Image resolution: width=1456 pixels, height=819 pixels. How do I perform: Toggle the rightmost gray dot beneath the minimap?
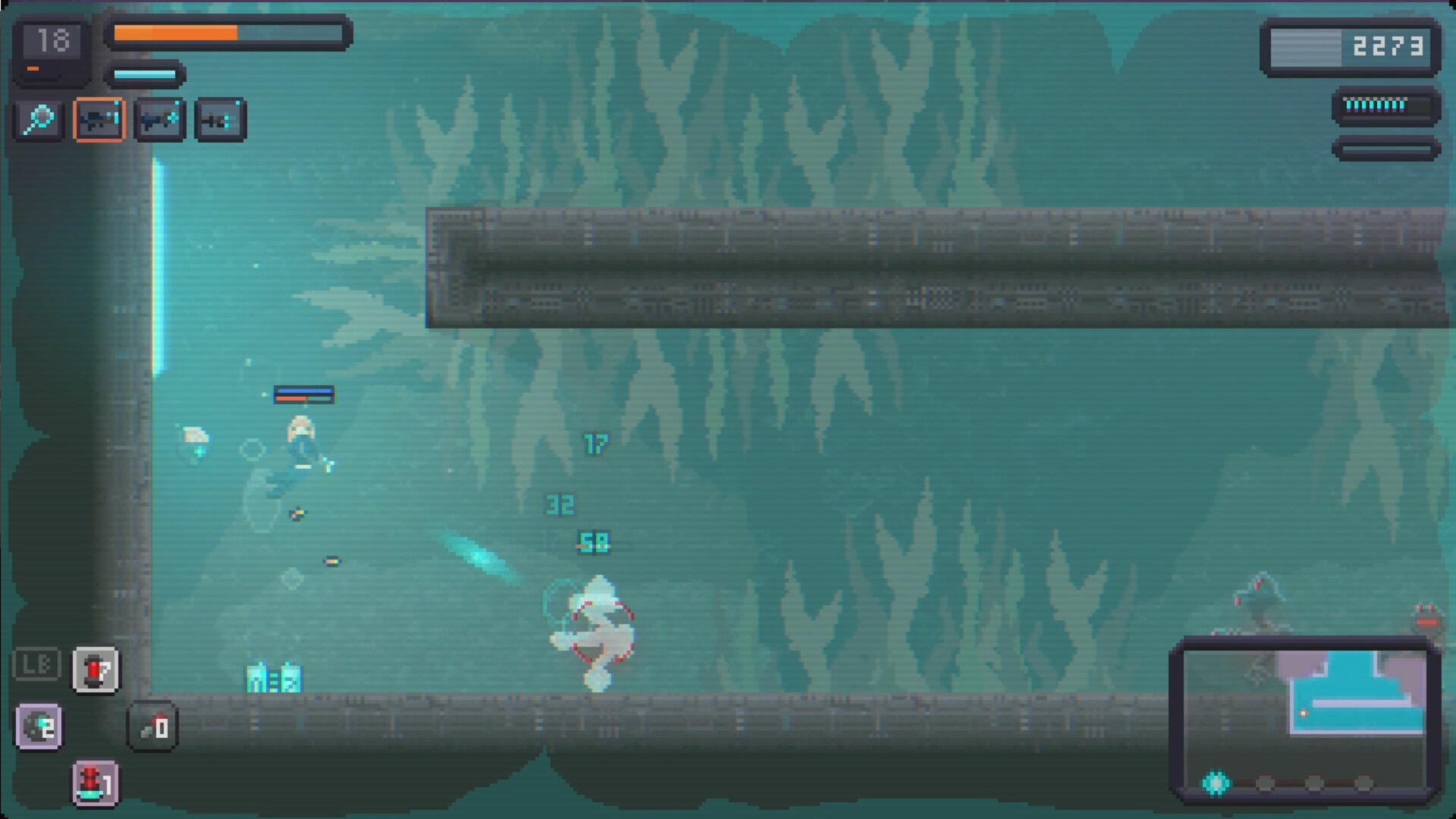click(1364, 783)
